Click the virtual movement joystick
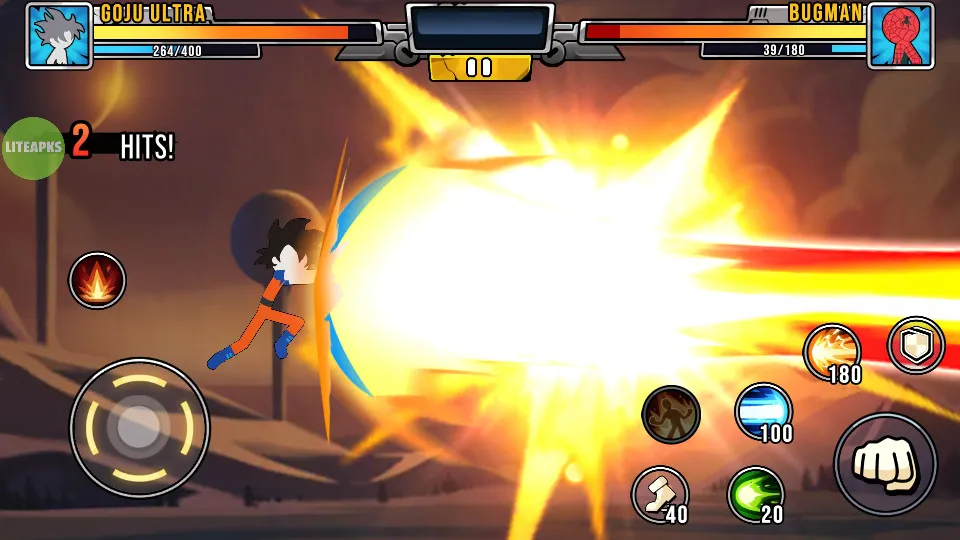The width and height of the screenshot is (960, 540). [139, 428]
